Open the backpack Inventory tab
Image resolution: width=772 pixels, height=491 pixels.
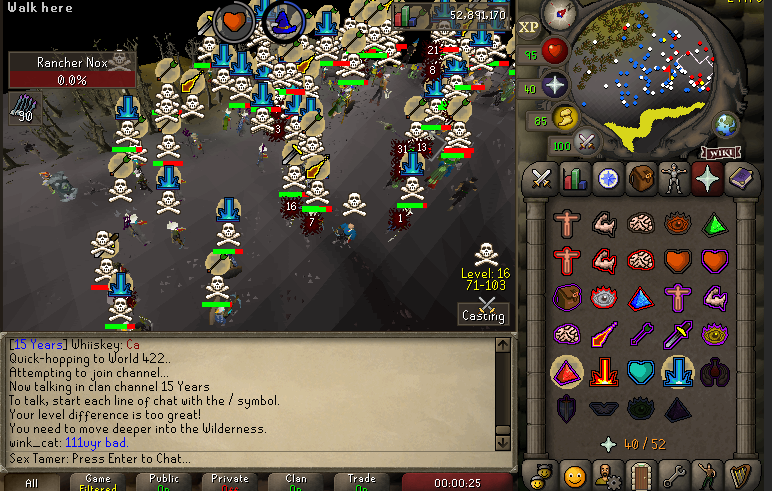click(641, 179)
